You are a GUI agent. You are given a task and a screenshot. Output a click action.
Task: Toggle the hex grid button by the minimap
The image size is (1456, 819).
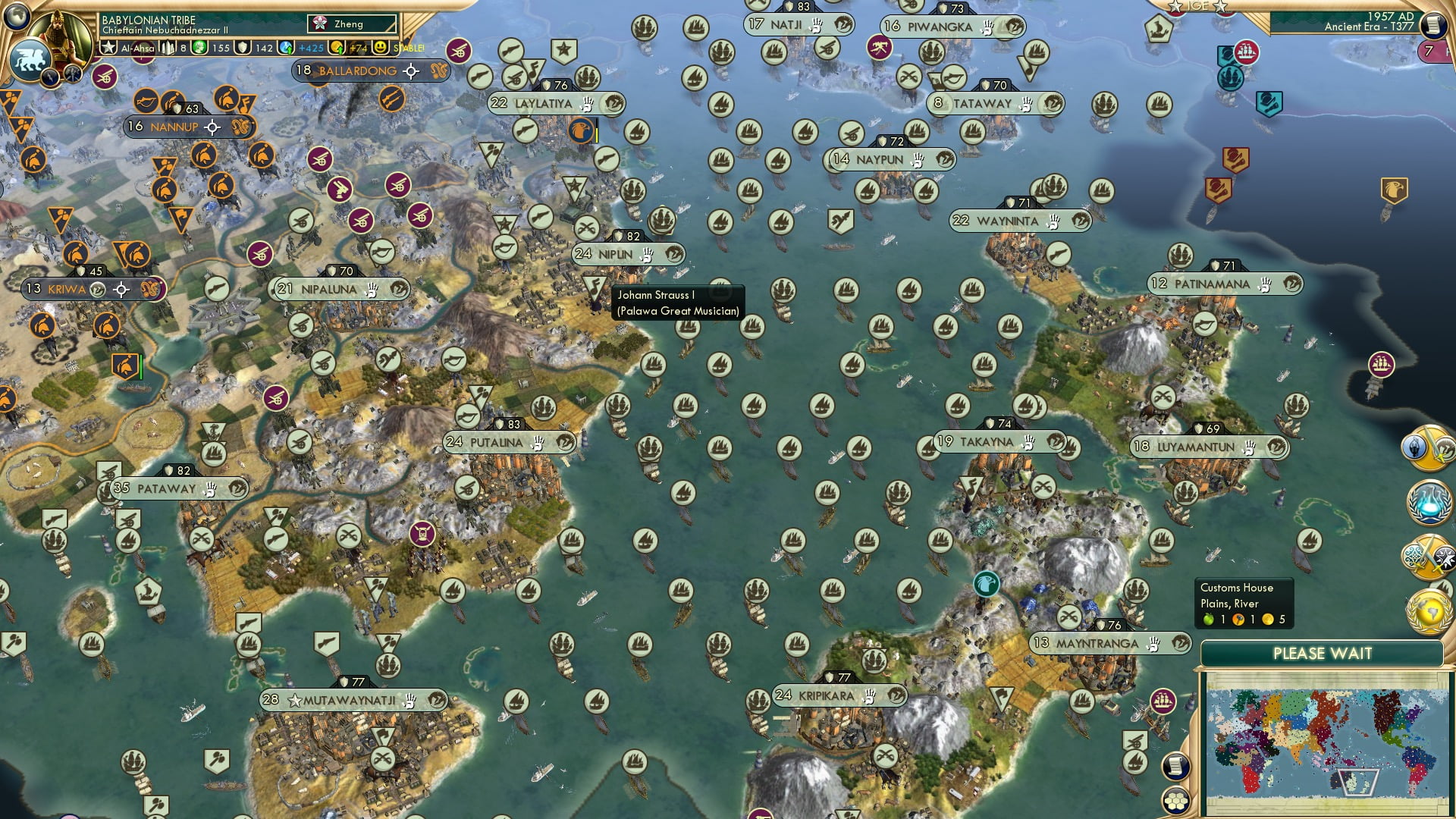click(x=1176, y=801)
